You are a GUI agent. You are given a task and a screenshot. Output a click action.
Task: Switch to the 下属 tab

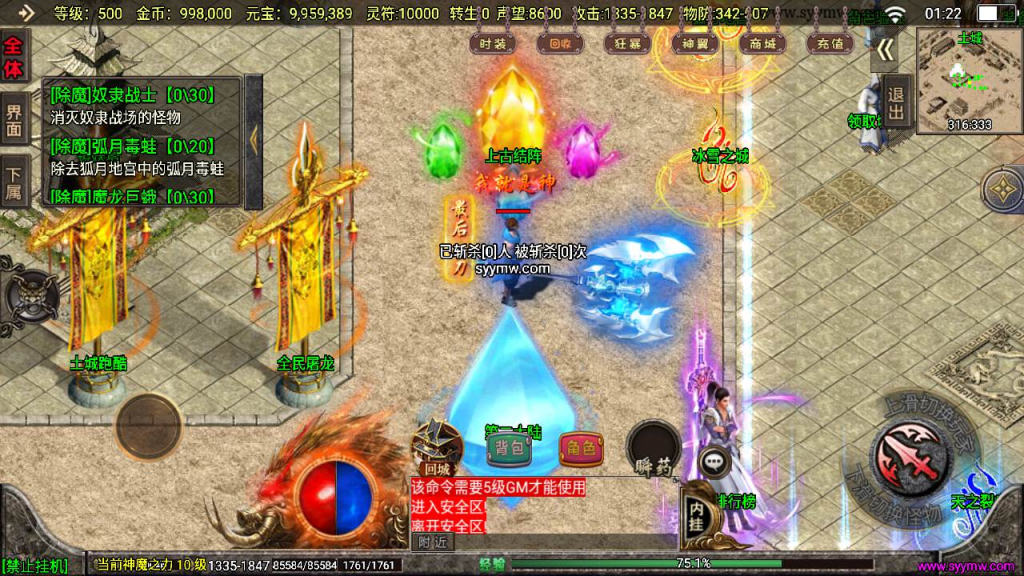point(14,181)
